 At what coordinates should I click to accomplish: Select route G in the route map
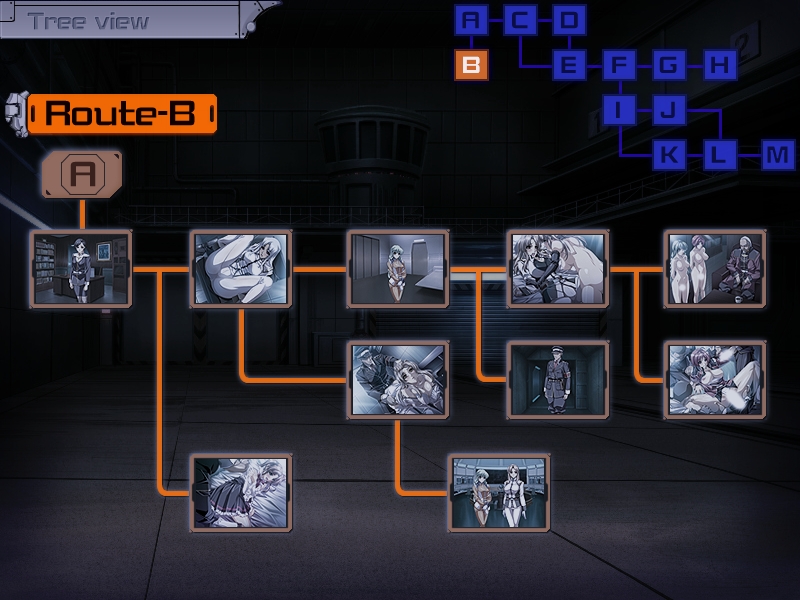(x=669, y=66)
